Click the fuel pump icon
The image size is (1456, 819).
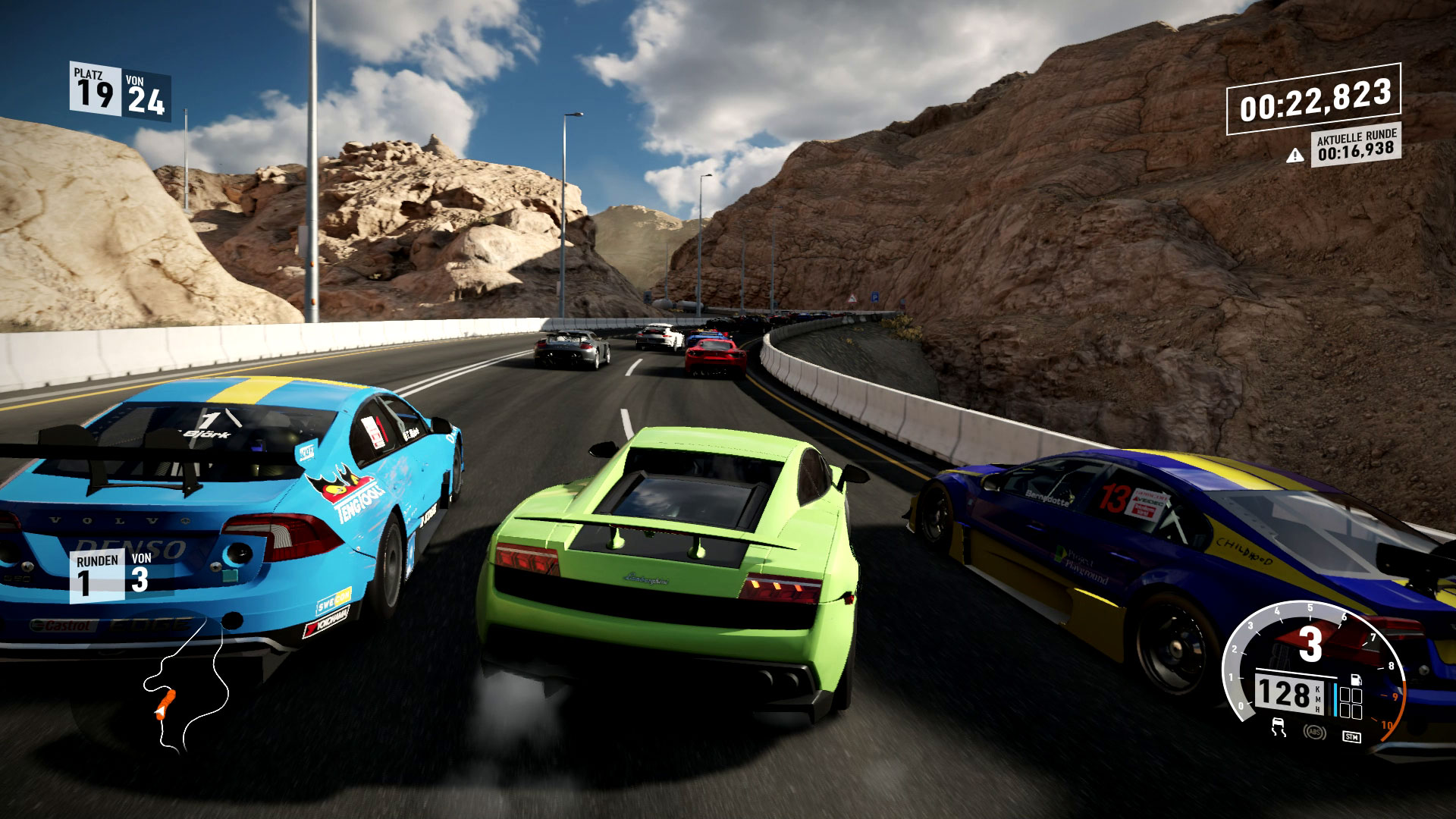[x=1357, y=679]
